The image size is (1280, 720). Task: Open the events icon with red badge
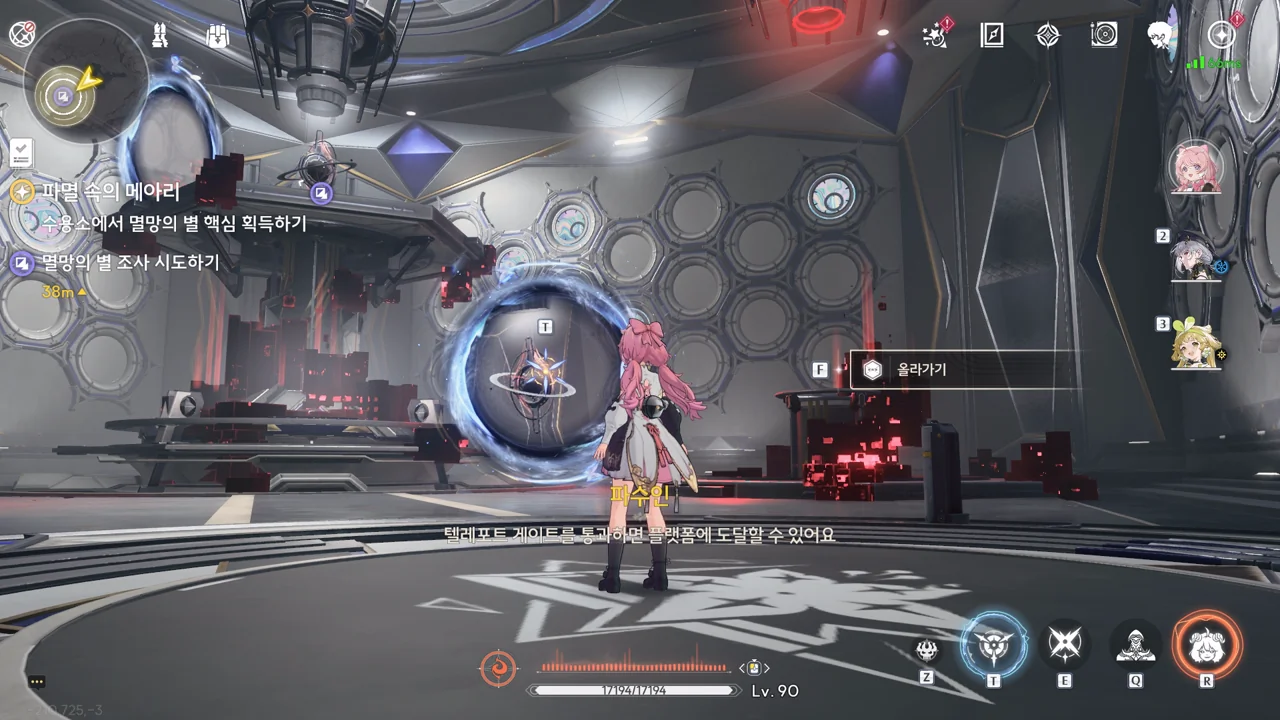click(936, 36)
